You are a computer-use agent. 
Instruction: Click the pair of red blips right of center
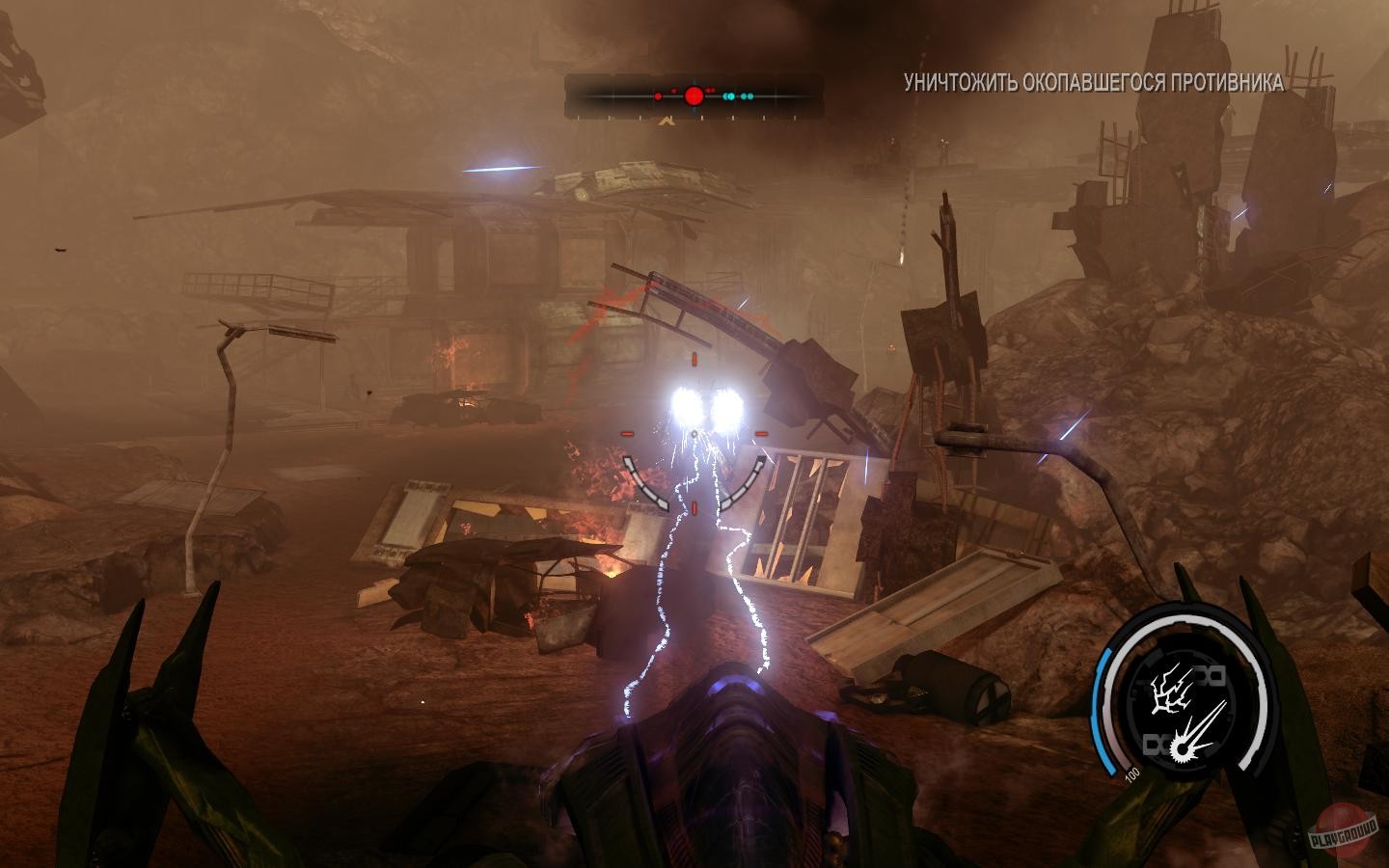click(x=711, y=90)
